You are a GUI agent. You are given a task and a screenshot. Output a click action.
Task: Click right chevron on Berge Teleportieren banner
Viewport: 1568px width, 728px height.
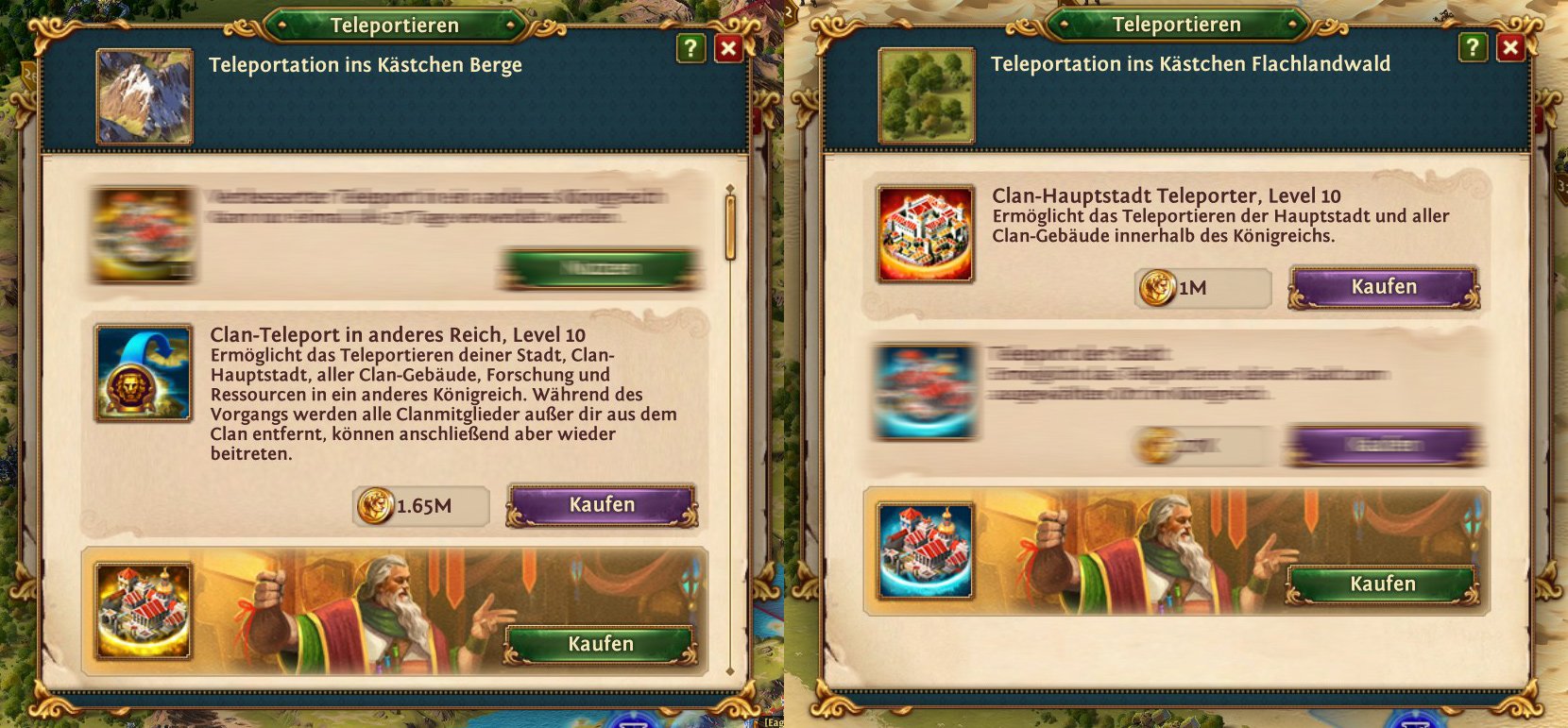point(509,25)
